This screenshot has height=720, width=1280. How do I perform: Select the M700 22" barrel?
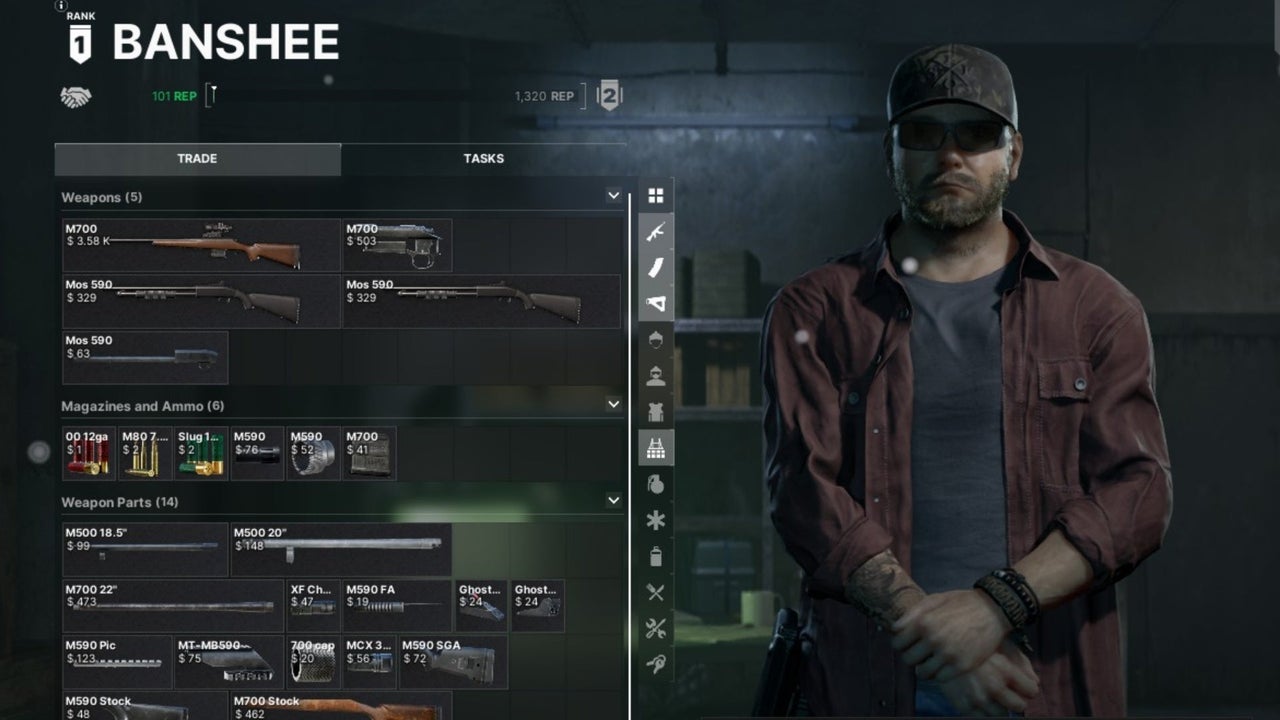pyautogui.click(x=173, y=606)
